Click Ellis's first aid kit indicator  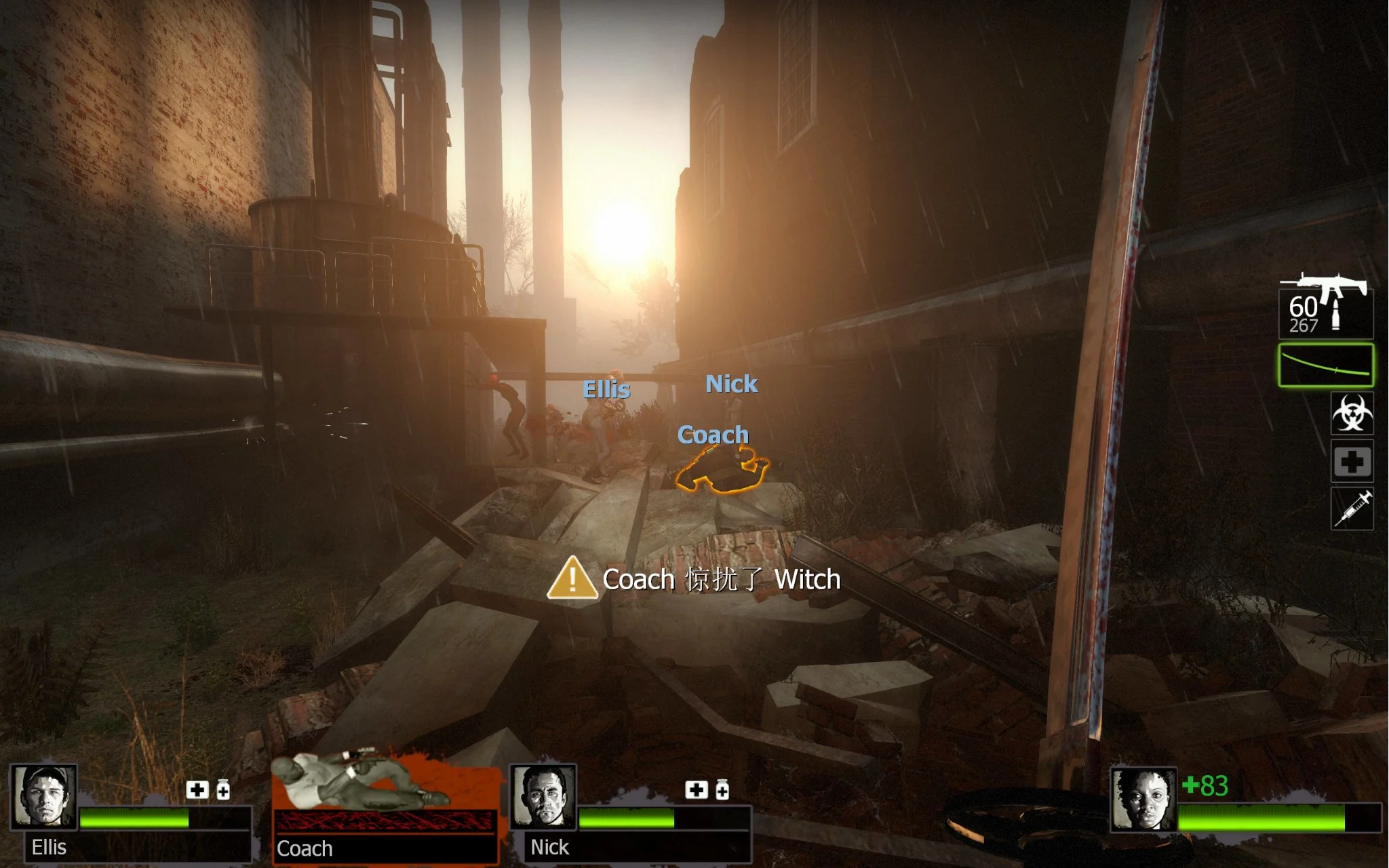coord(197,790)
